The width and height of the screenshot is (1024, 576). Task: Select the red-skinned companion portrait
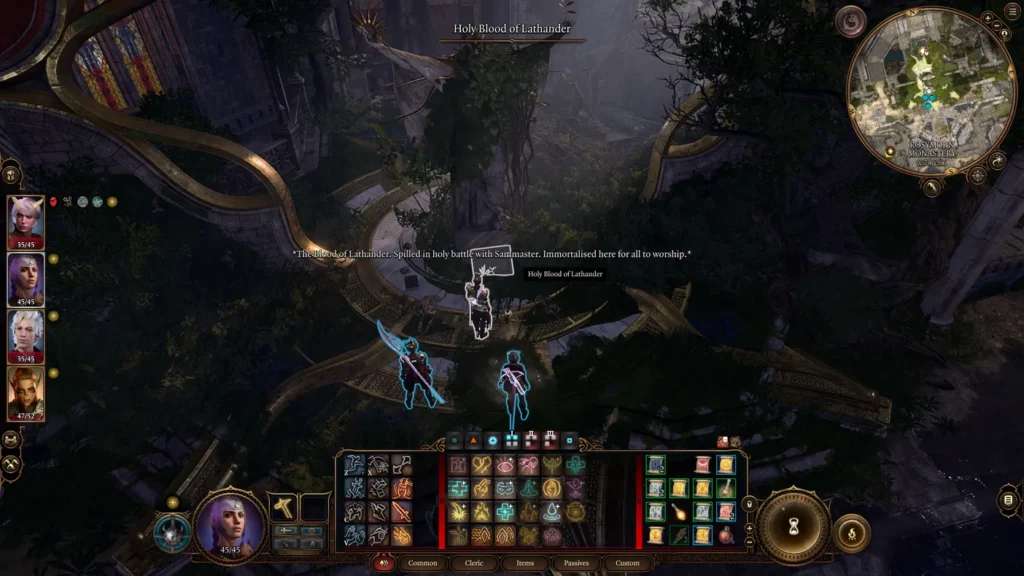point(26,392)
